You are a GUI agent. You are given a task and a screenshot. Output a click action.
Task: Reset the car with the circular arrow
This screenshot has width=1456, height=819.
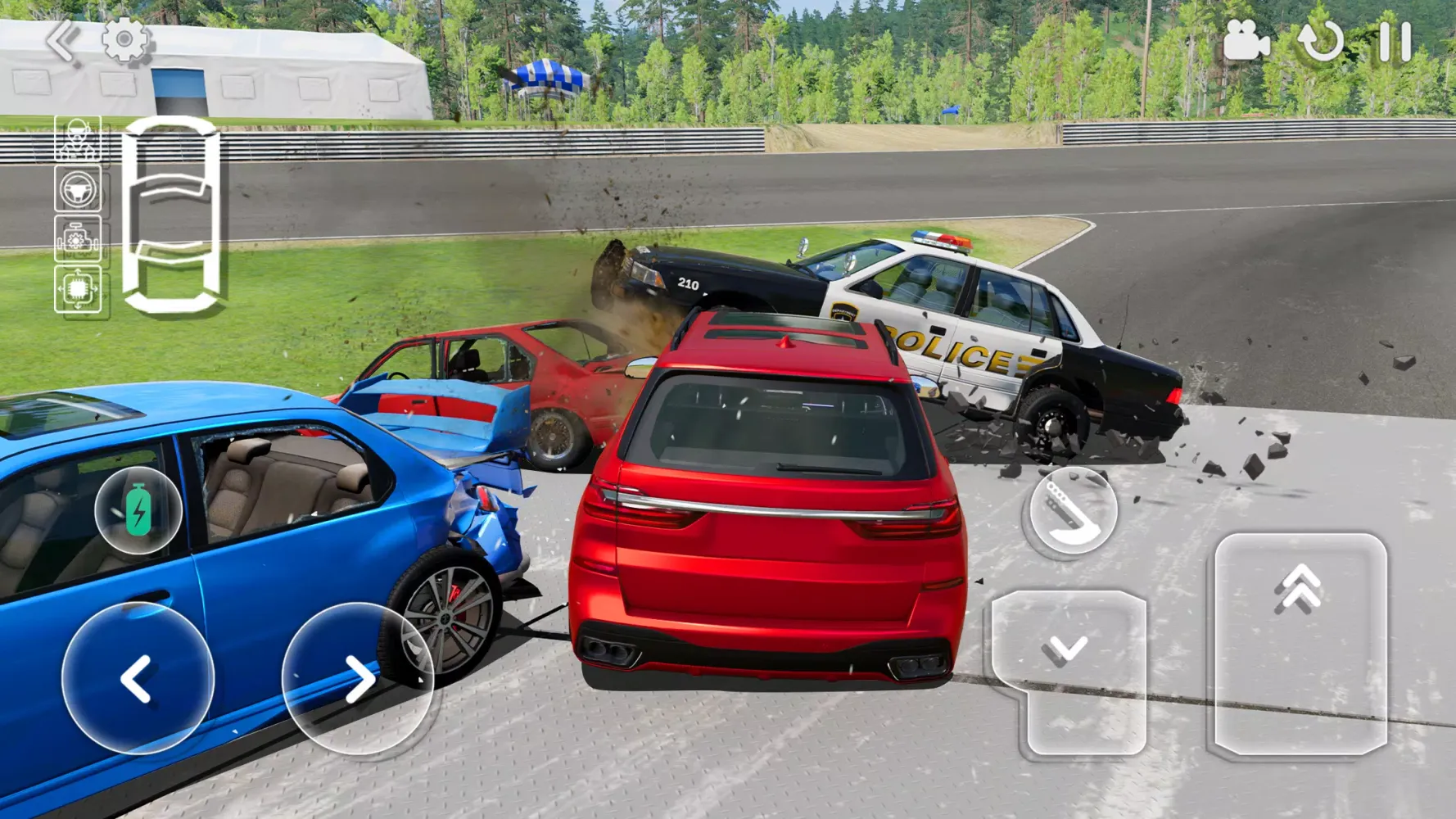point(1321,41)
